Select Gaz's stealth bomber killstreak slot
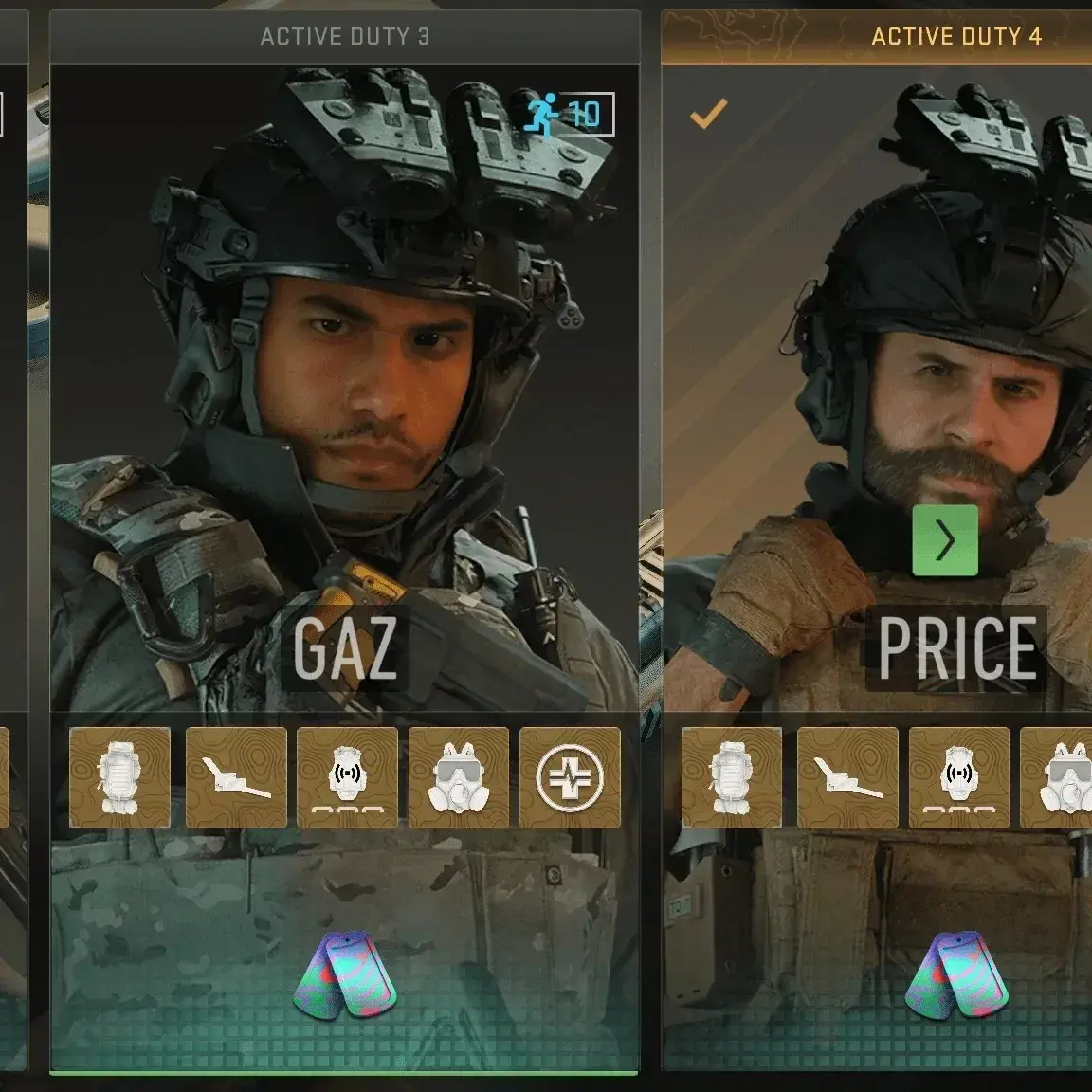The width and height of the screenshot is (1092, 1092). (x=236, y=777)
